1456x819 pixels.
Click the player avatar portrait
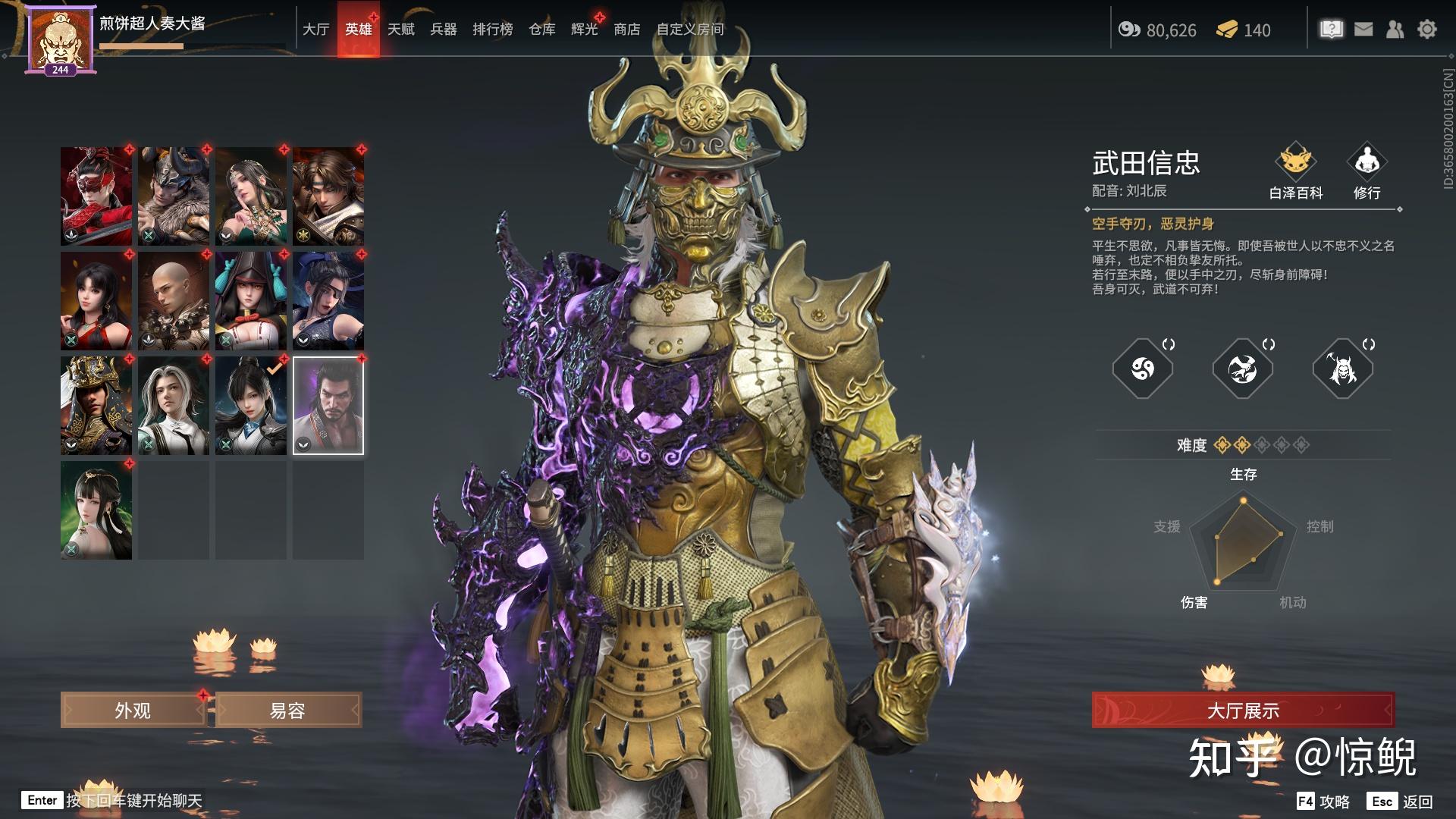click(x=60, y=39)
